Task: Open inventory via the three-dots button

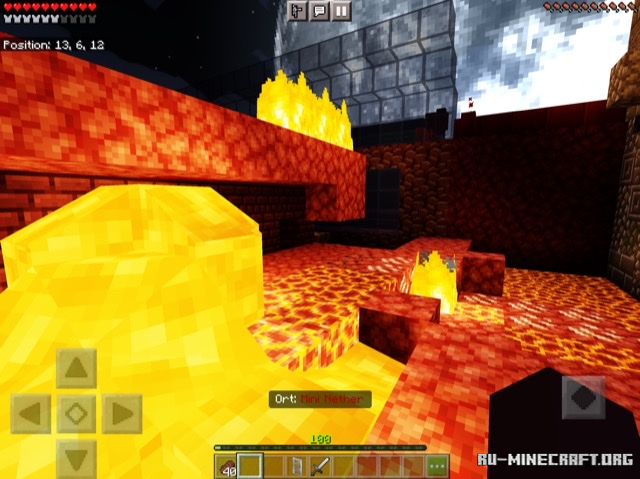Action: click(x=437, y=465)
